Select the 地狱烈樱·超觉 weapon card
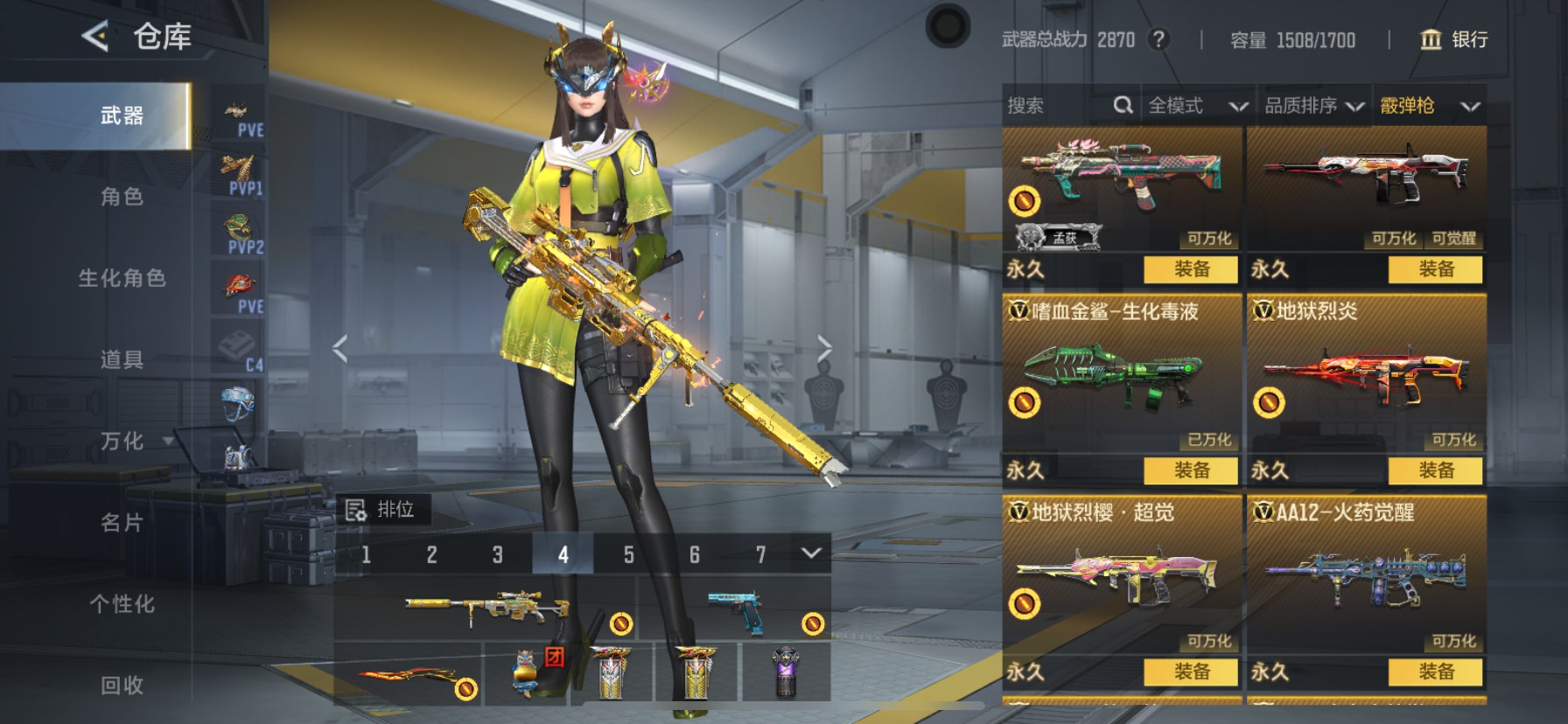This screenshot has width=1568, height=724. tap(1122, 573)
